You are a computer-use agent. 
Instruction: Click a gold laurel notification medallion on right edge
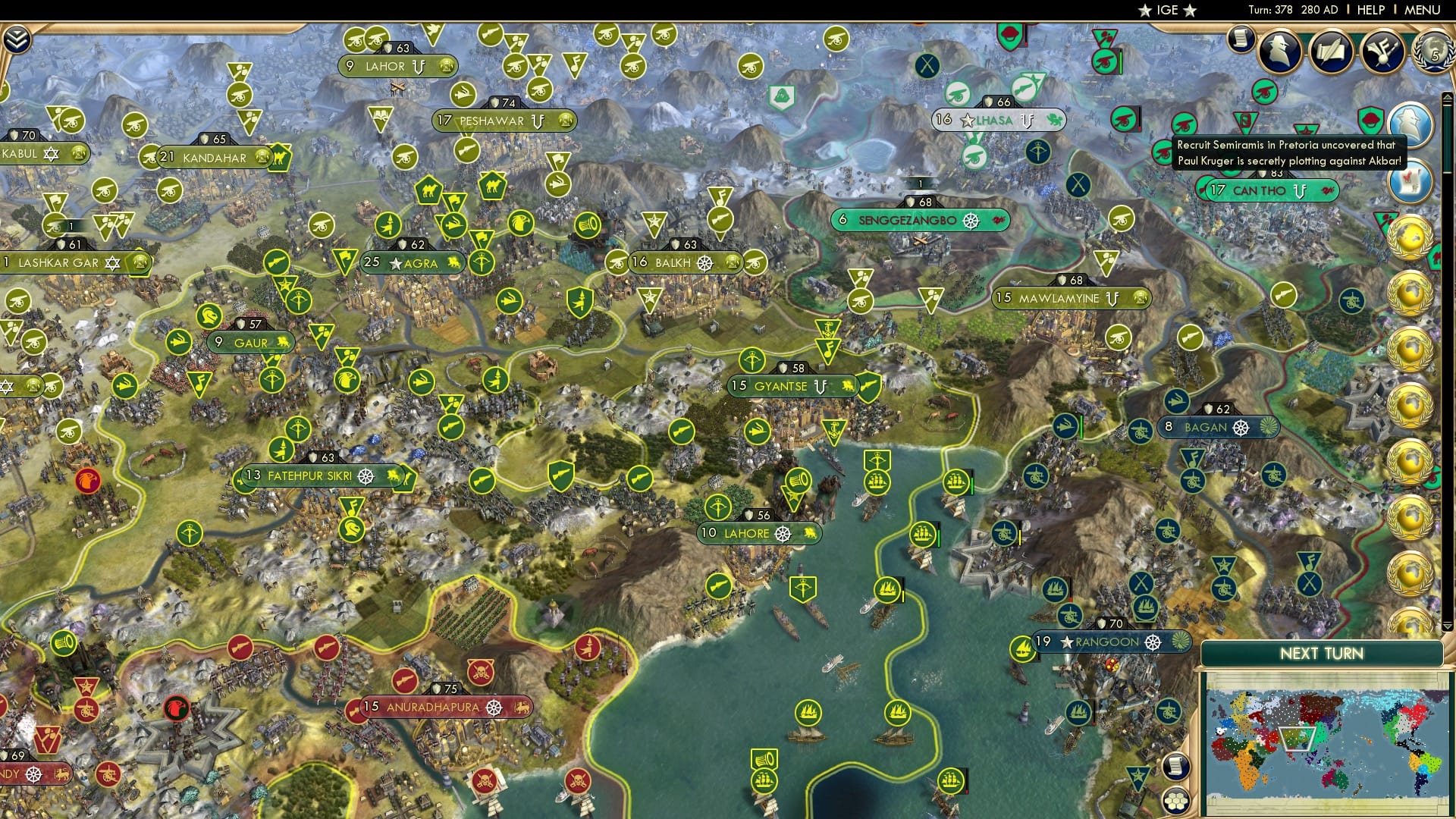pyautogui.click(x=1411, y=237)
